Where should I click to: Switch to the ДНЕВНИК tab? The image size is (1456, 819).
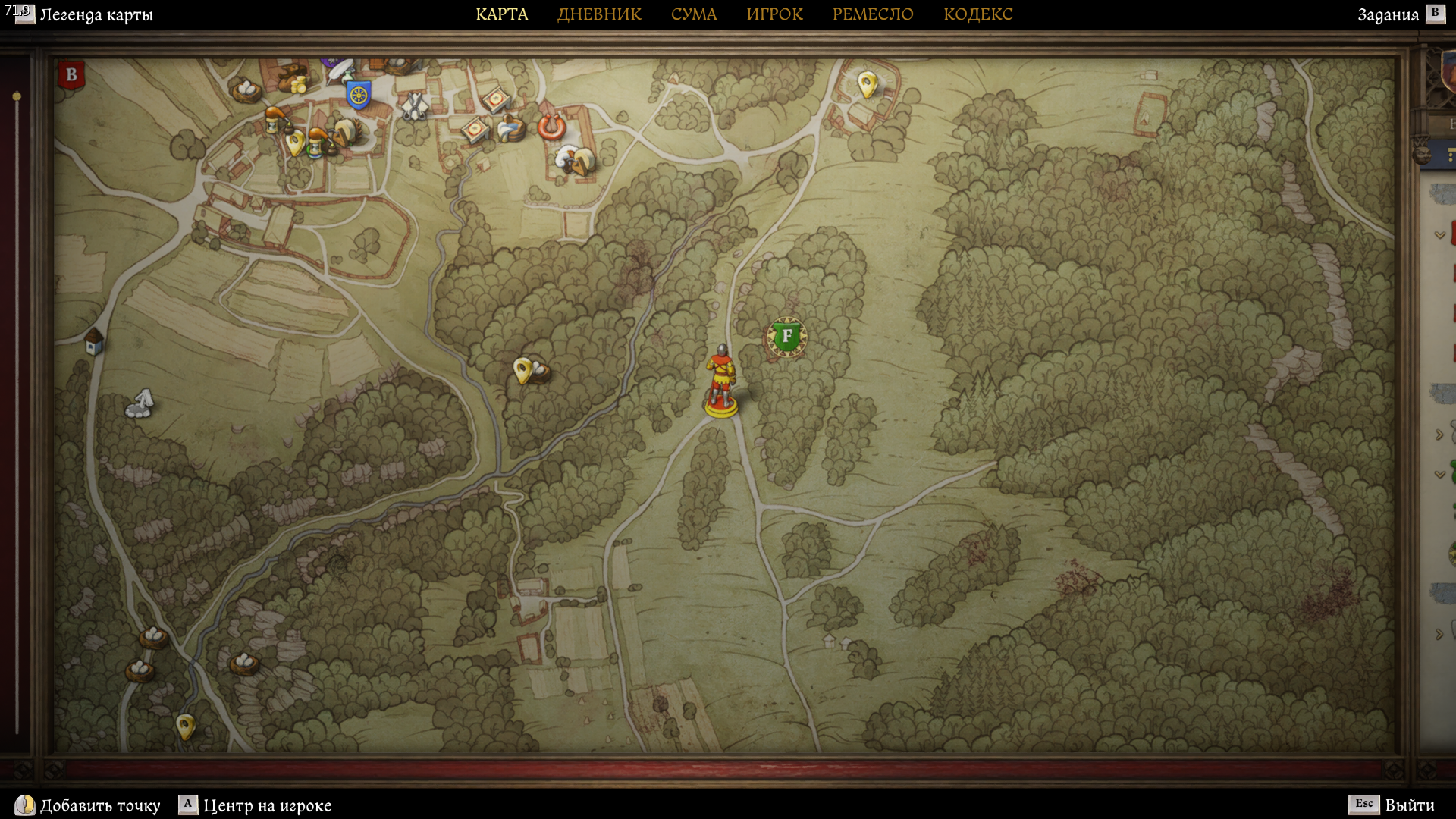tap(599, 14)
